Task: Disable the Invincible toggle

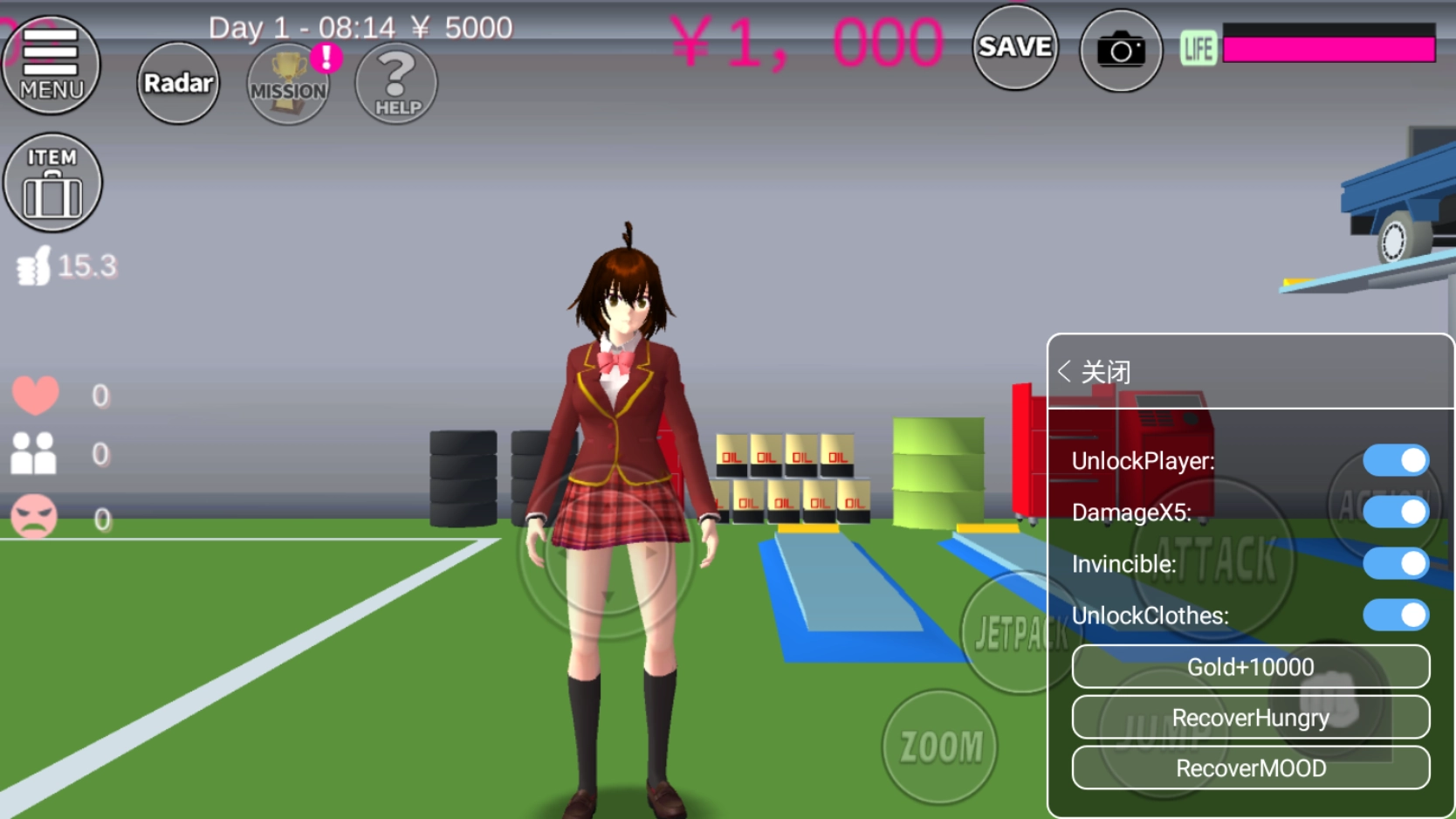Action: [x=1395, y=564]
